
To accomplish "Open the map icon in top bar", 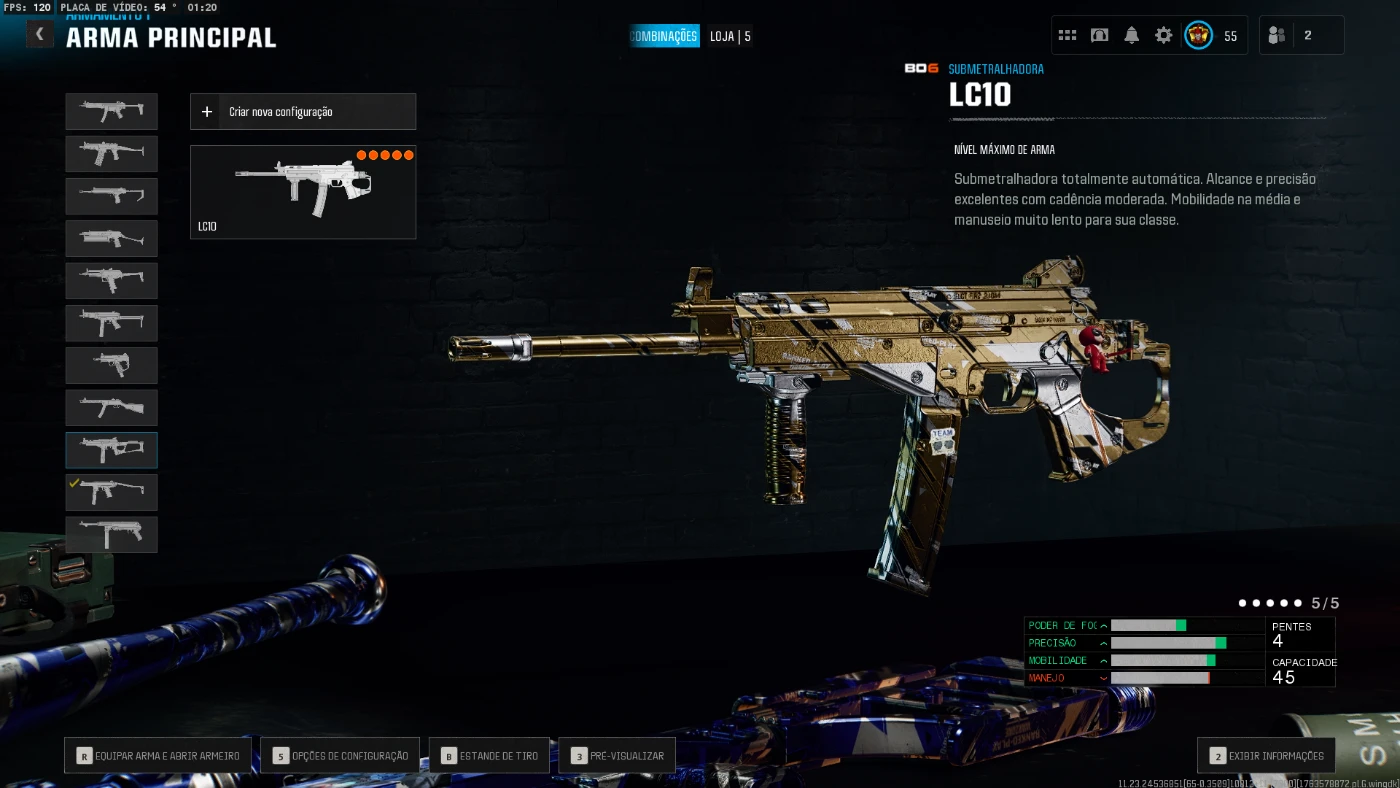I will (x=1099, y=35).
